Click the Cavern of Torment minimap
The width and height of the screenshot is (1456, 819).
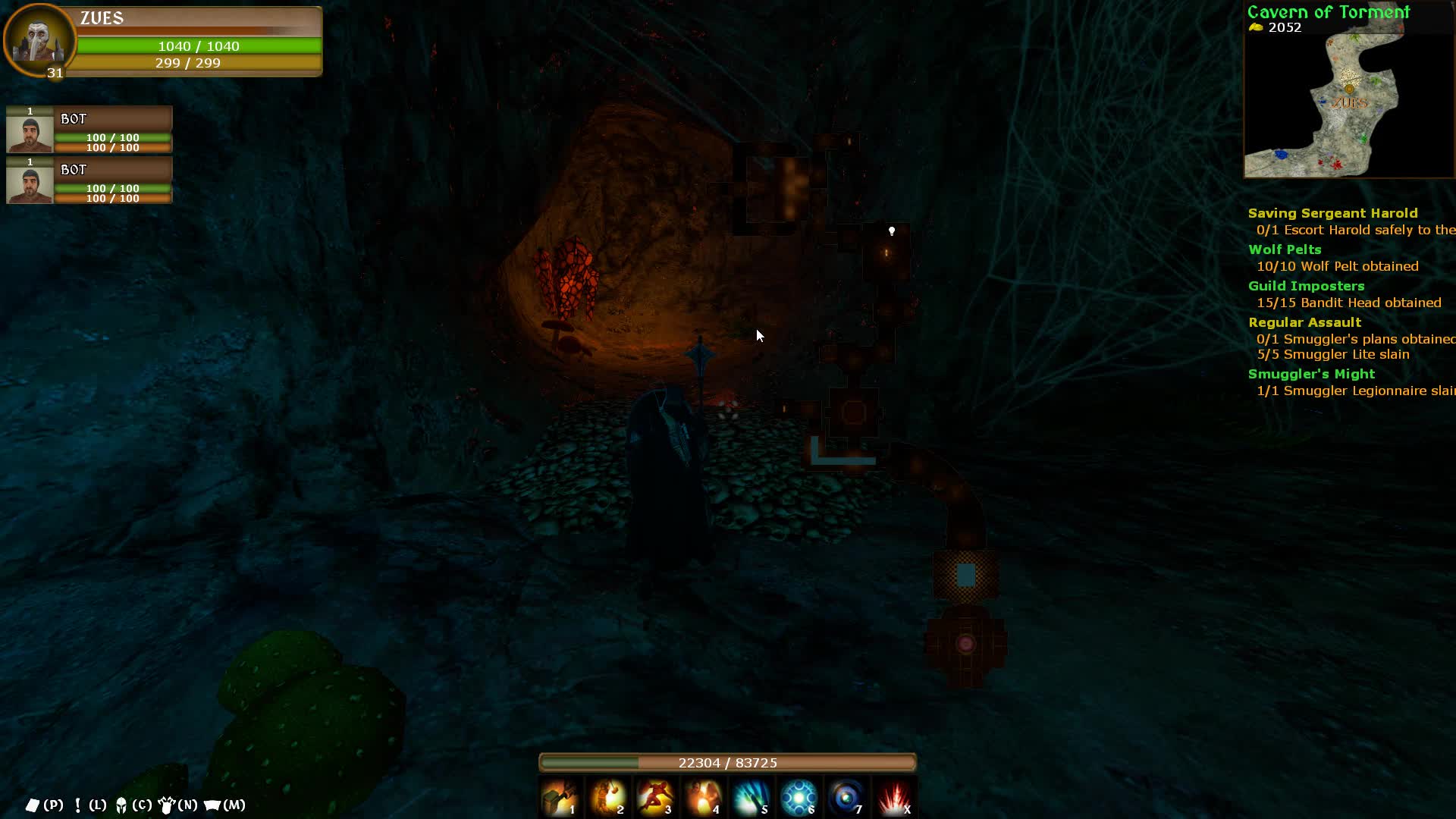(x=1348, y=102)
